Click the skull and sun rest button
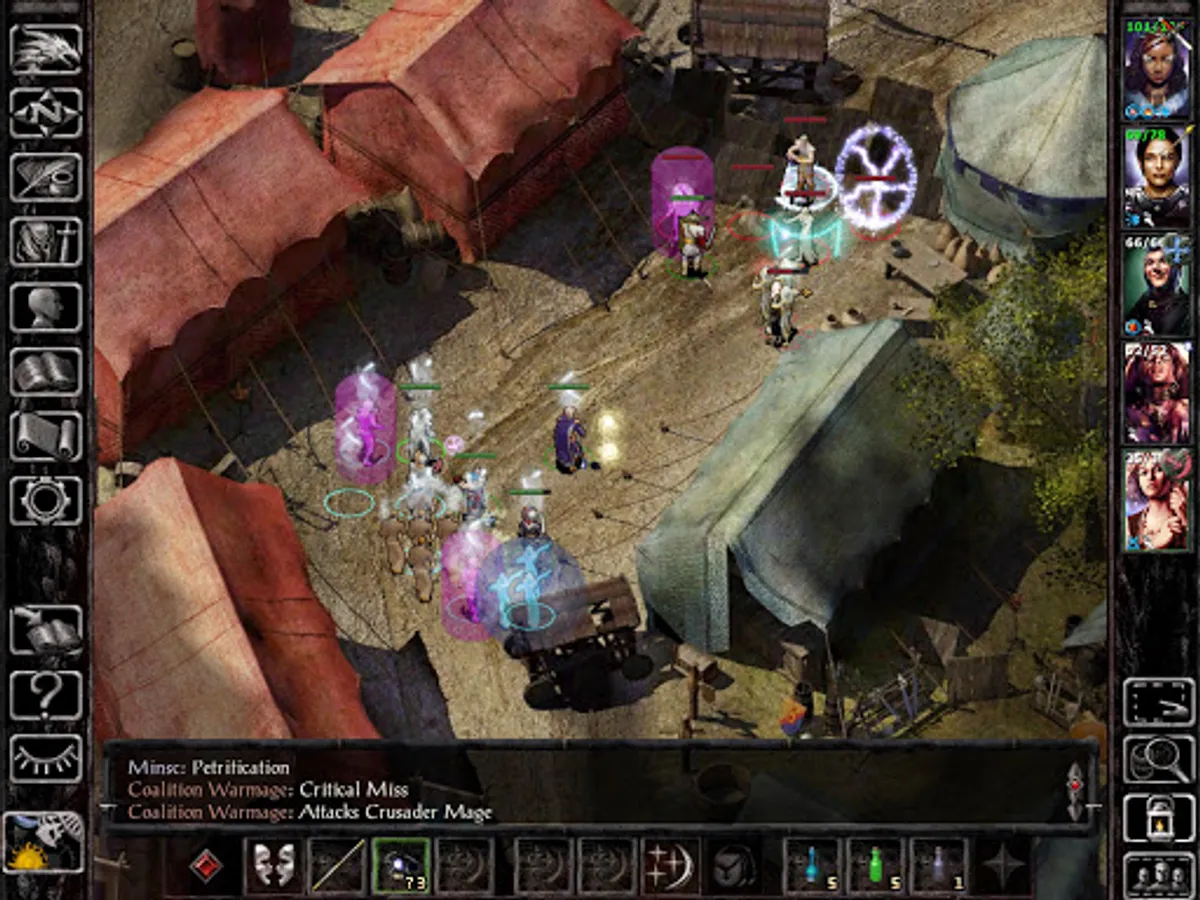This screenshot has height=900, width=1200. pos(44,843)
